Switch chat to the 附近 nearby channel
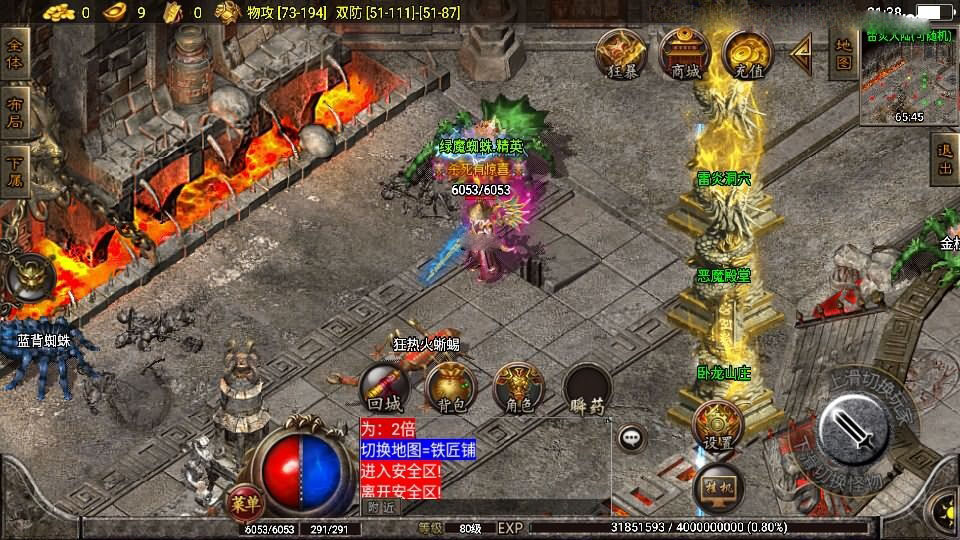The image size is (960, 540). (x=382, y=507)
